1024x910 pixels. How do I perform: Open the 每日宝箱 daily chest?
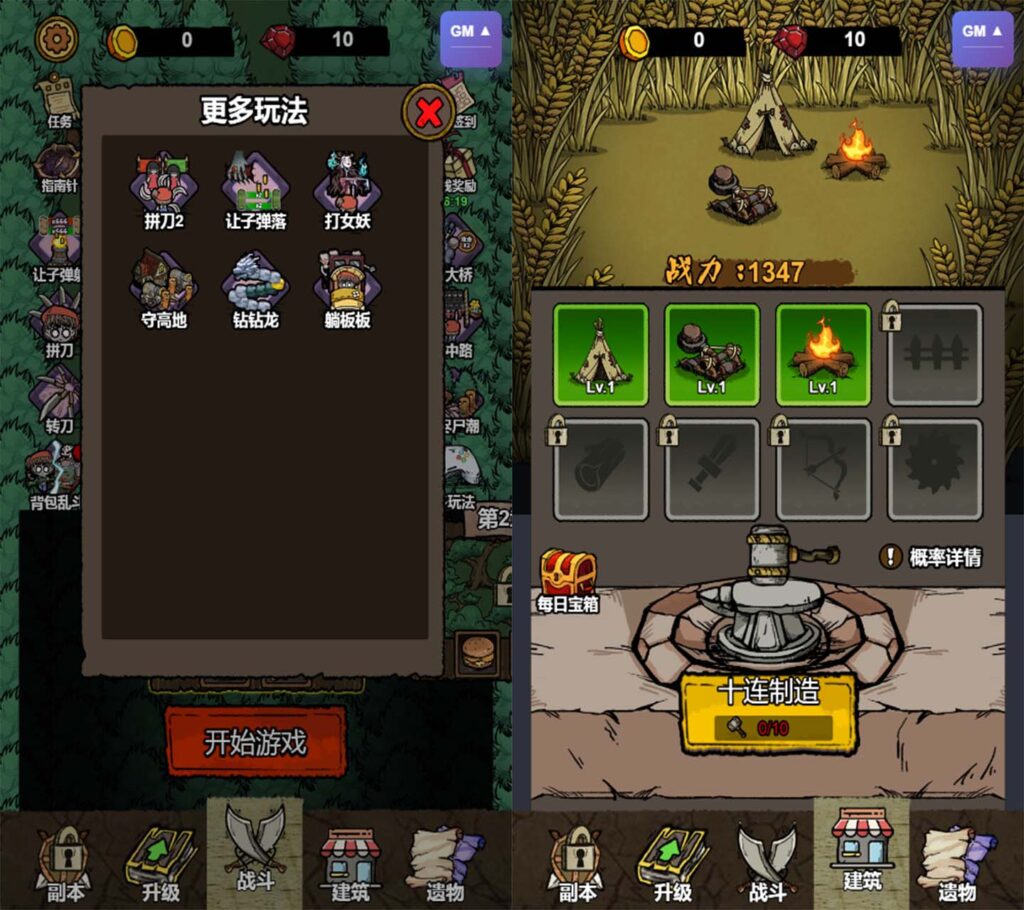[x=567, y=579]
